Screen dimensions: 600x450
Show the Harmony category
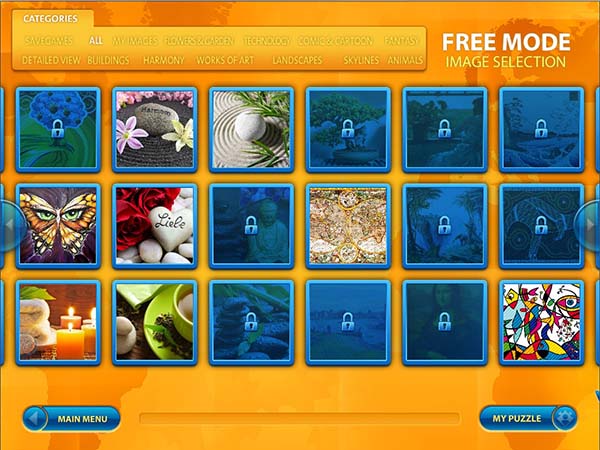[163, 60]
